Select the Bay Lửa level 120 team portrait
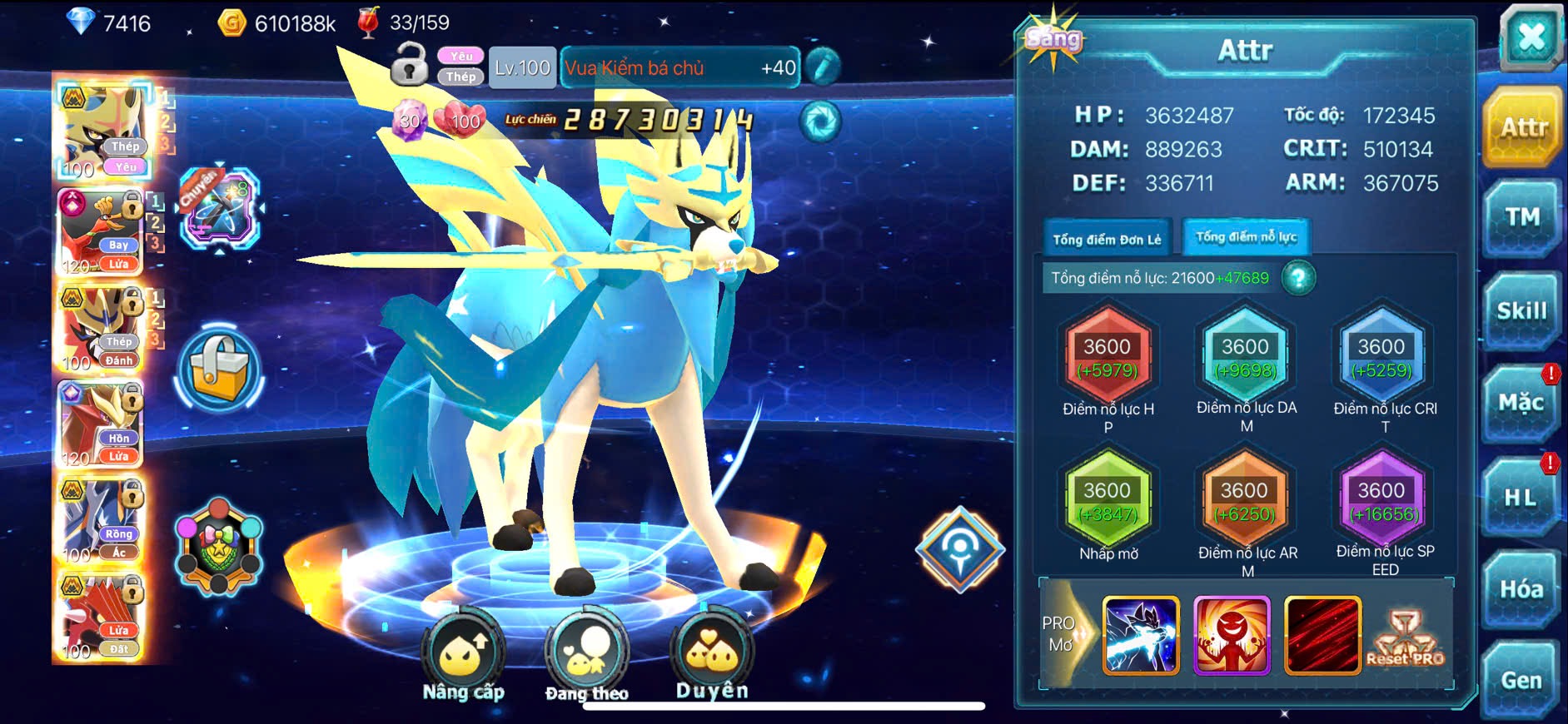 [x=100, y=233]
